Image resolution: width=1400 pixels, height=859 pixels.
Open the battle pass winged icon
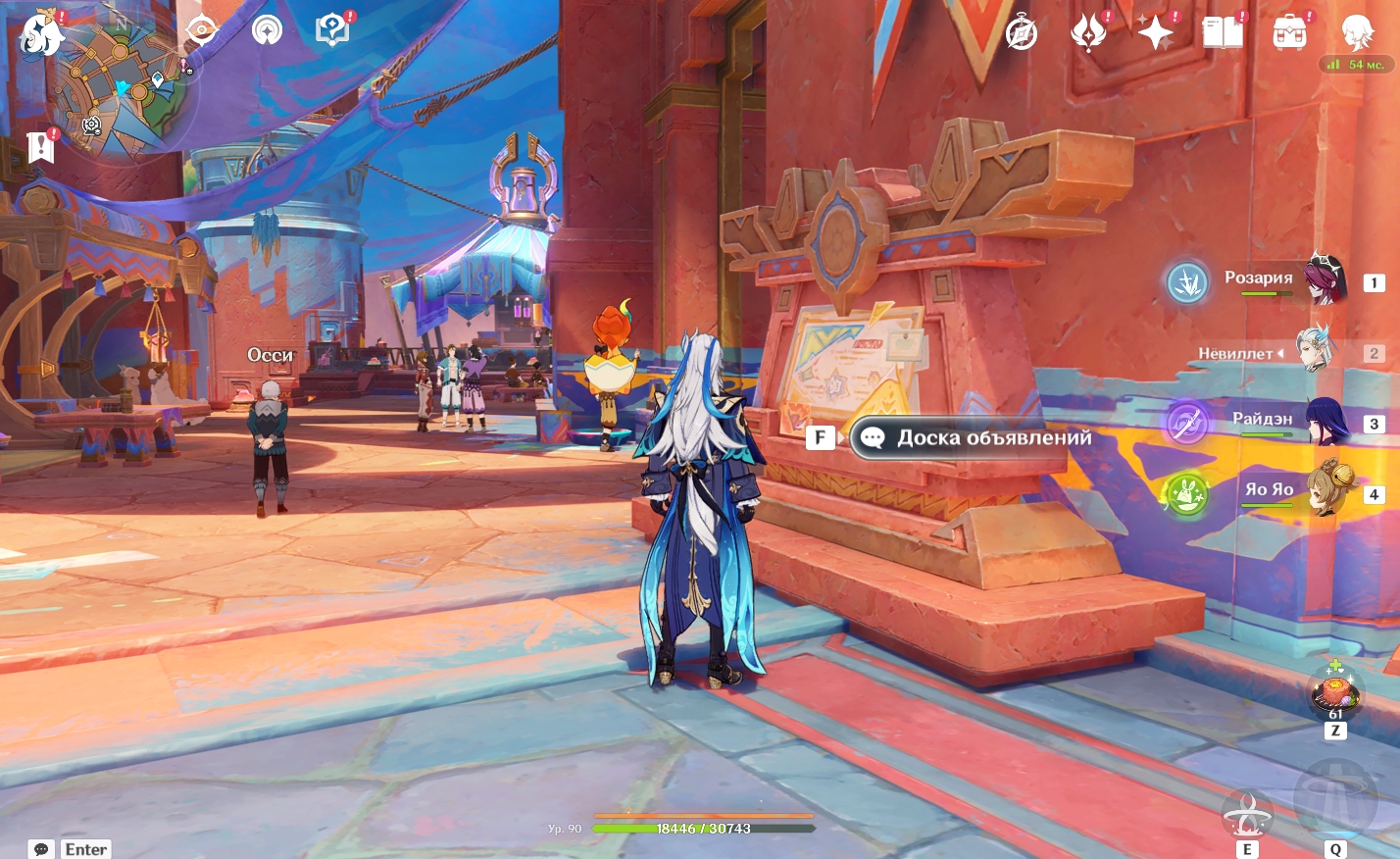click(1088, 32)
